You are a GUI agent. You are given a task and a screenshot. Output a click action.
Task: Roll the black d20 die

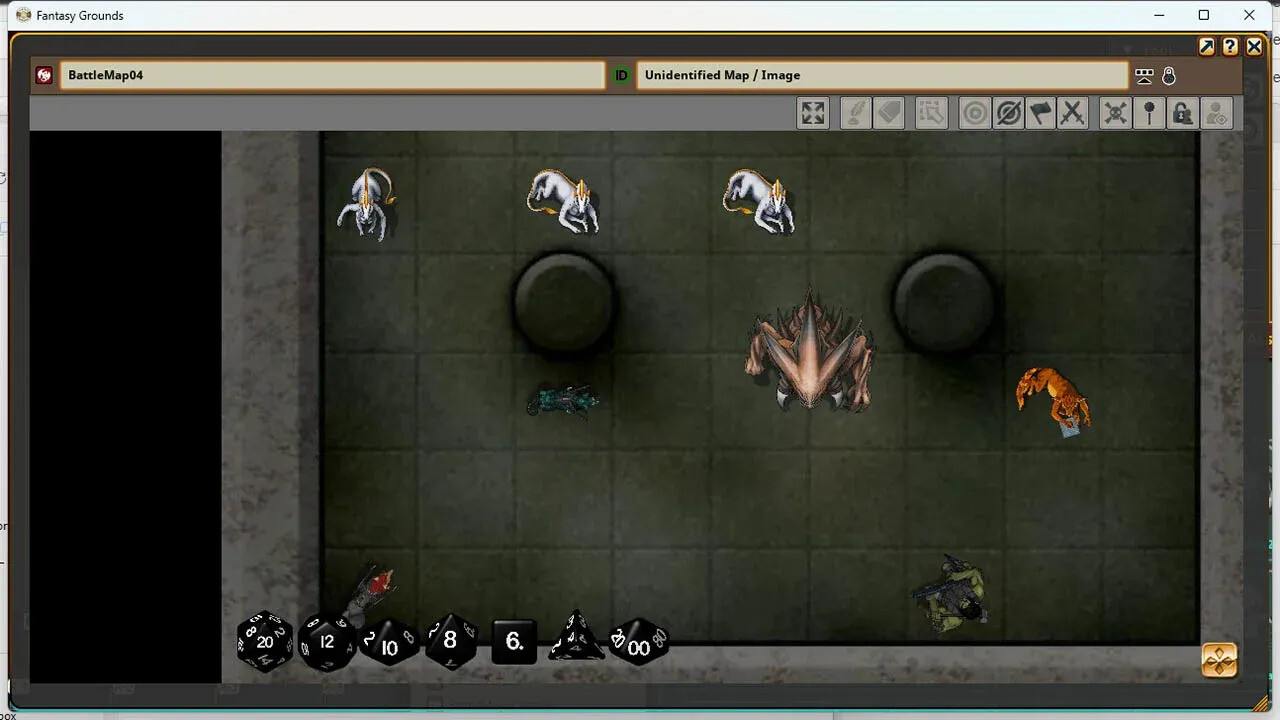[264, 642]
